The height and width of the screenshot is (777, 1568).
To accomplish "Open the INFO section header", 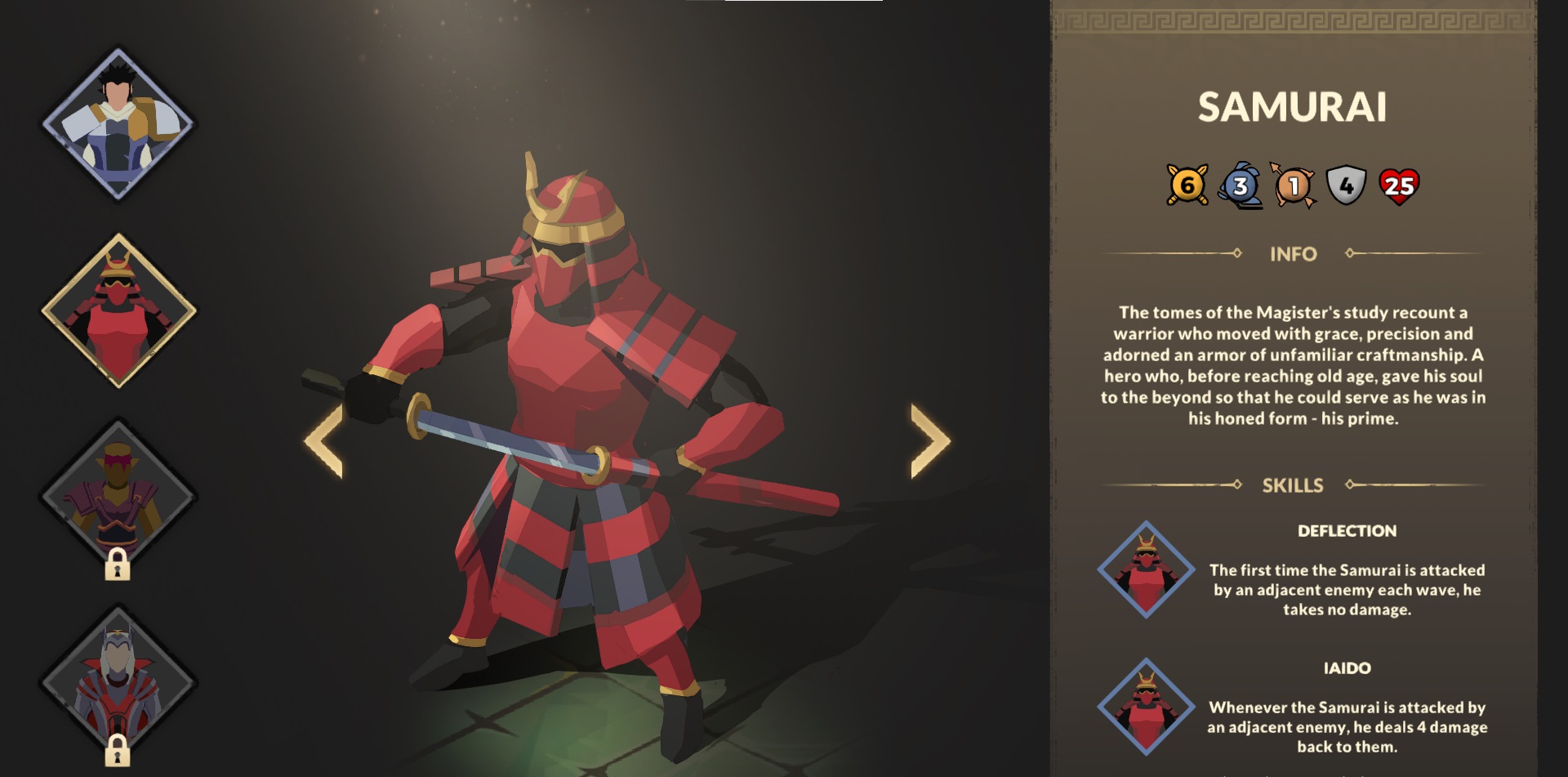I will [x=1294, y=254].
